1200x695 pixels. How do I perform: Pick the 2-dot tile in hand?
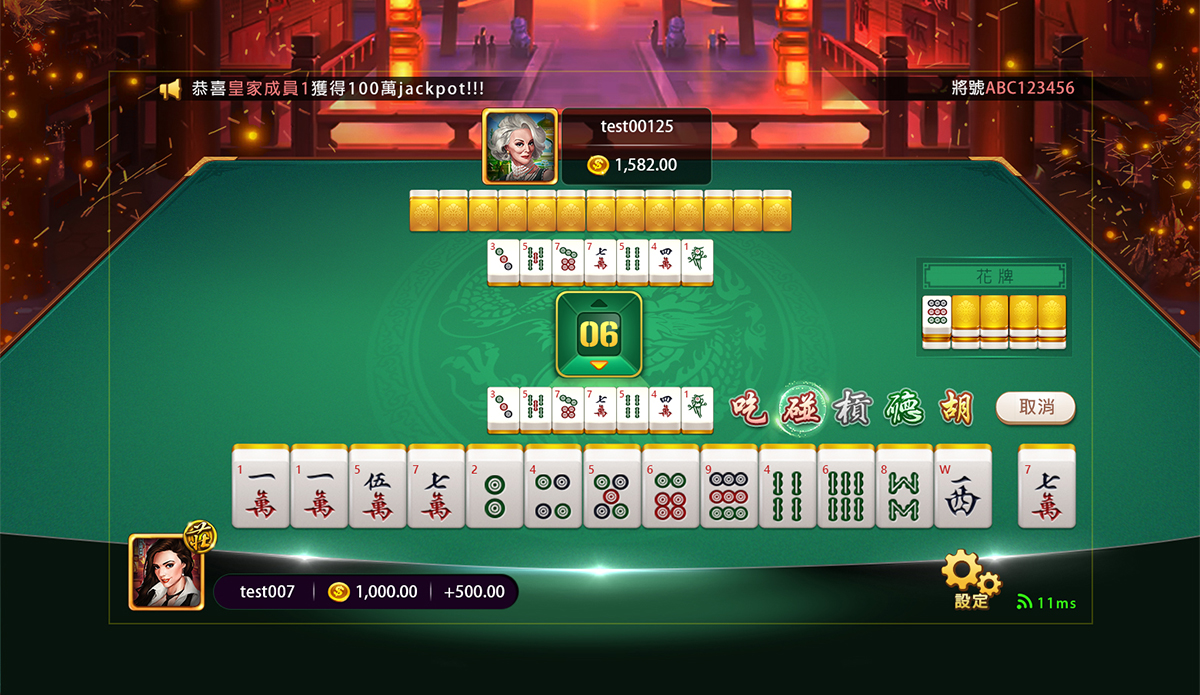(494, 487)
